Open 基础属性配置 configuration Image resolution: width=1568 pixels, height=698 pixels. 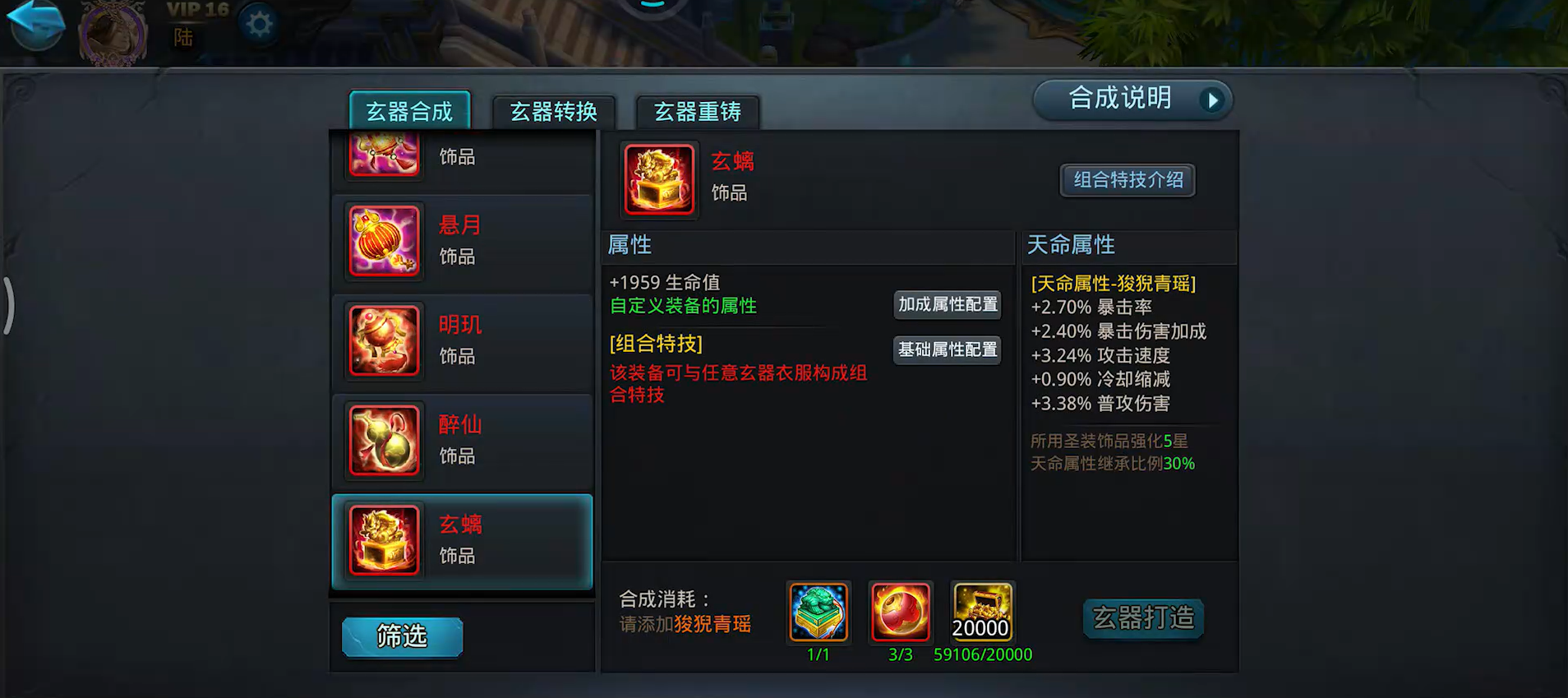947,349
